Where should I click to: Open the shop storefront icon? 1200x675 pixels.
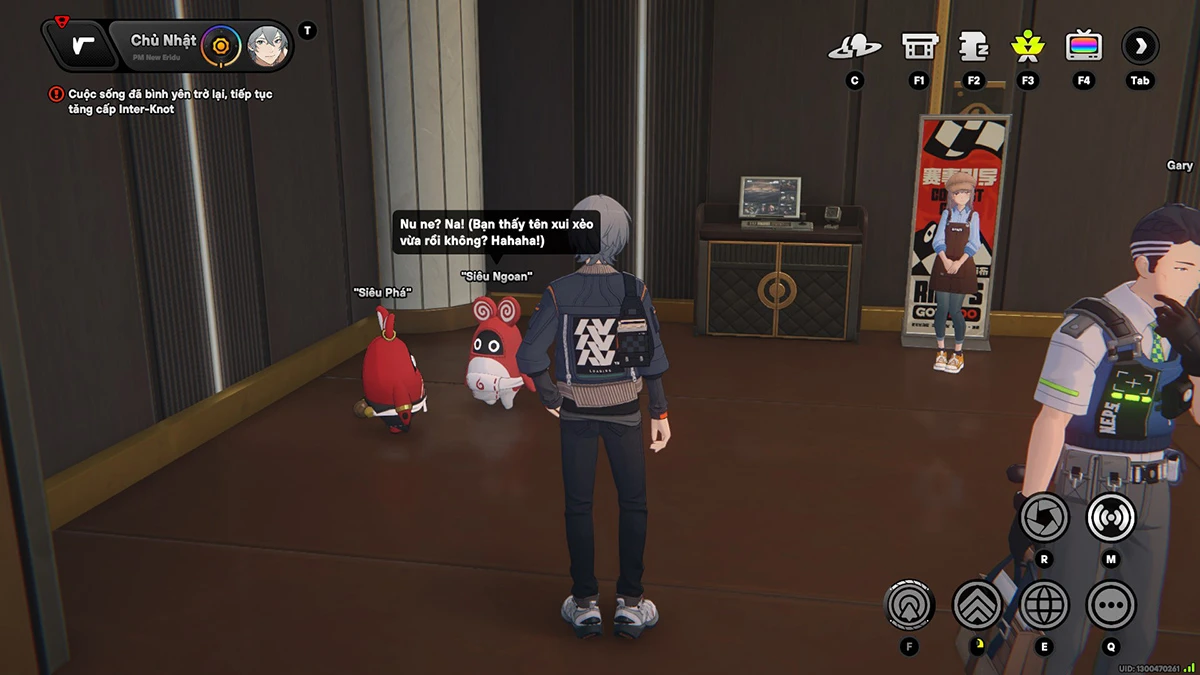(918, 46)
